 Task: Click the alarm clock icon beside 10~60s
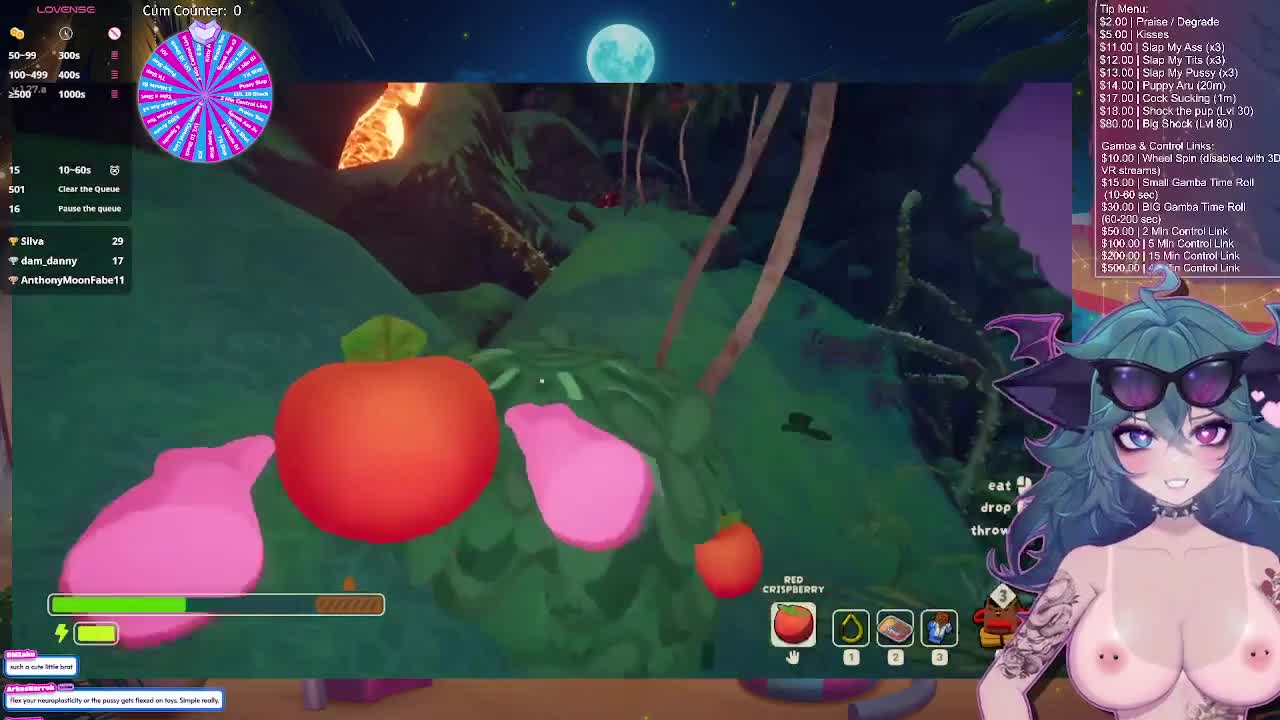click(113, 170)
